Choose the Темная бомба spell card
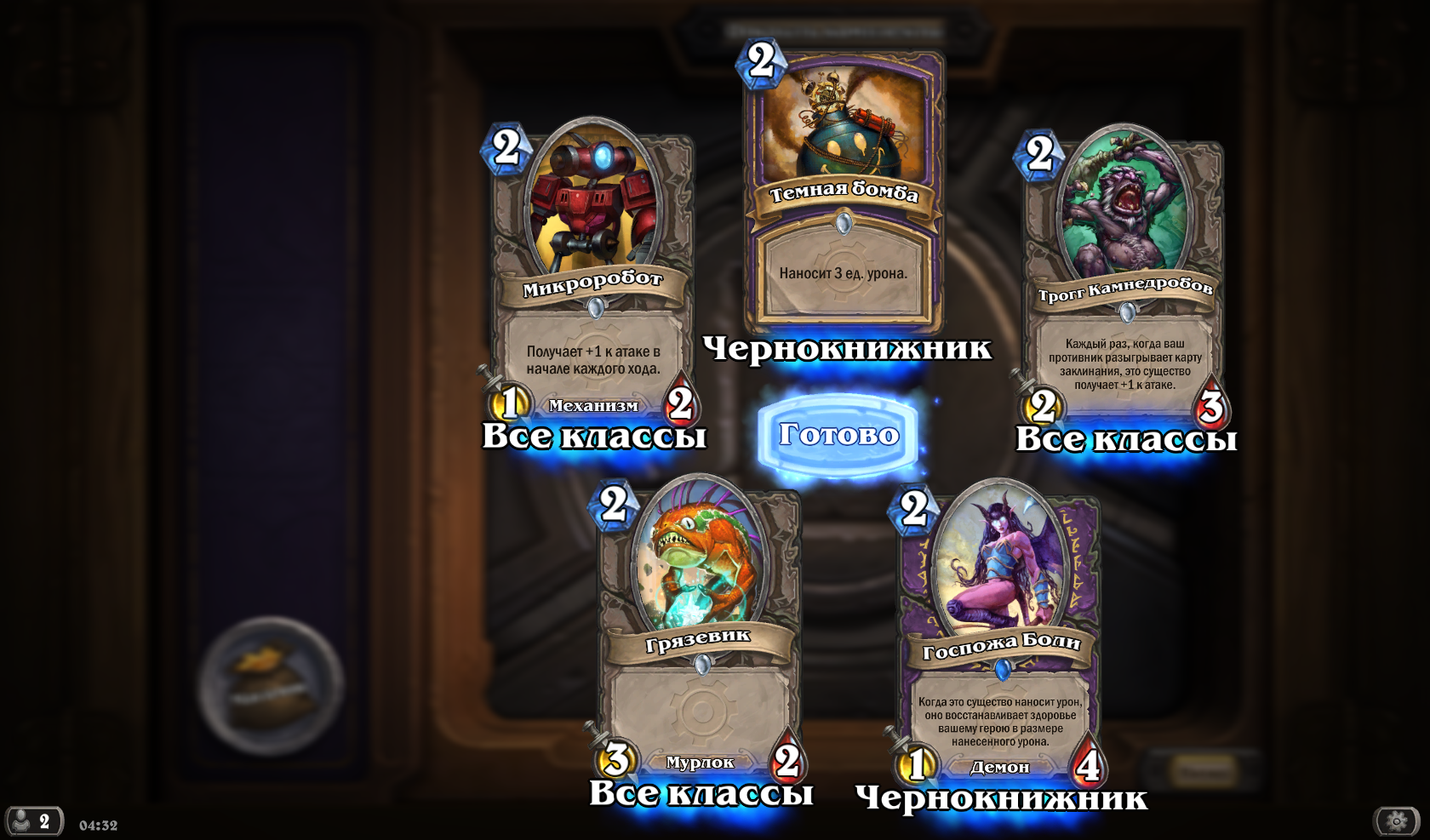Image resolution: width=1430 pixels, height=840 pixels. click(x=844, y=191)
